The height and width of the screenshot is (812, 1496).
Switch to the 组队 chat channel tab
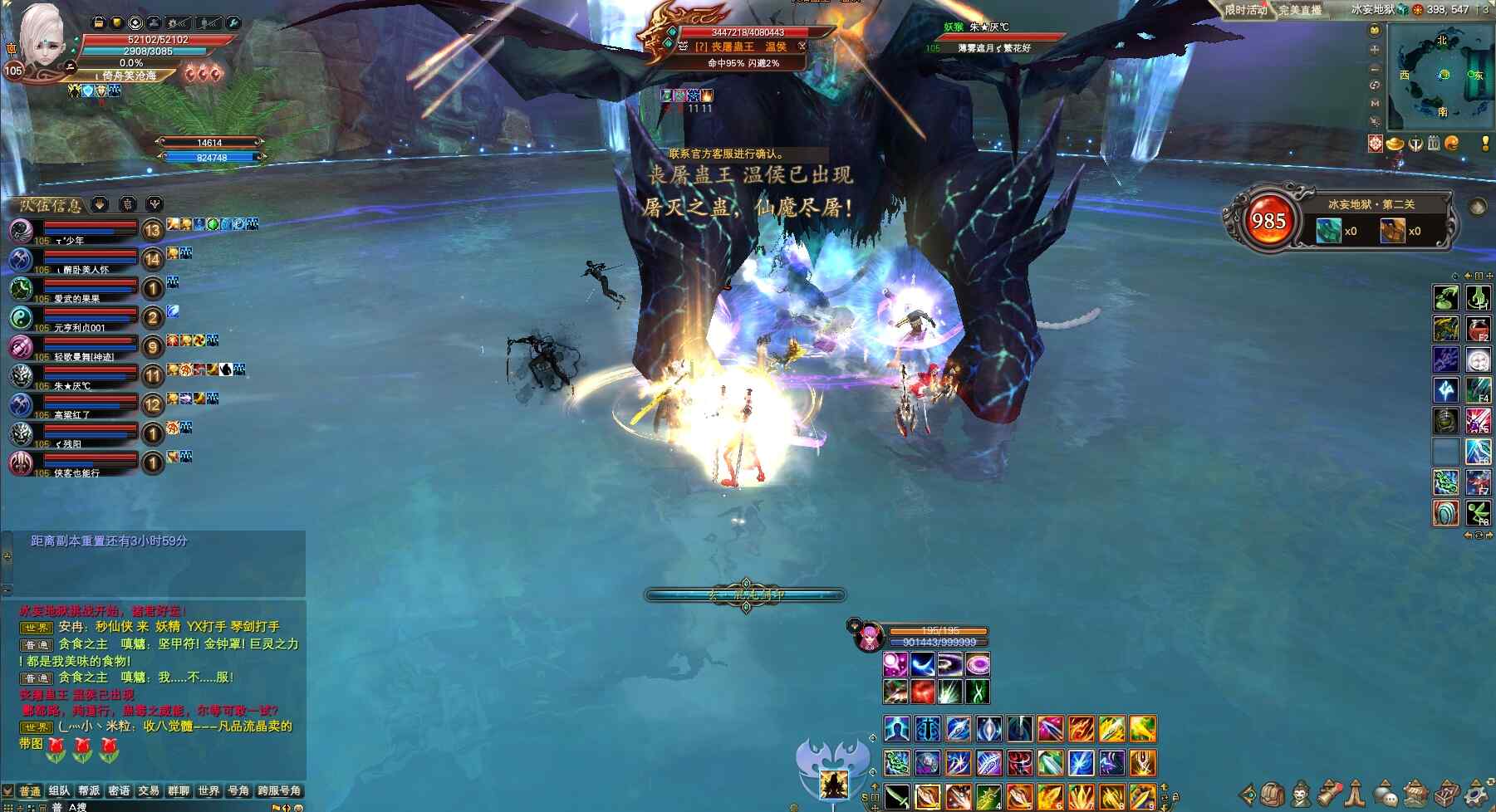(59, 790)
